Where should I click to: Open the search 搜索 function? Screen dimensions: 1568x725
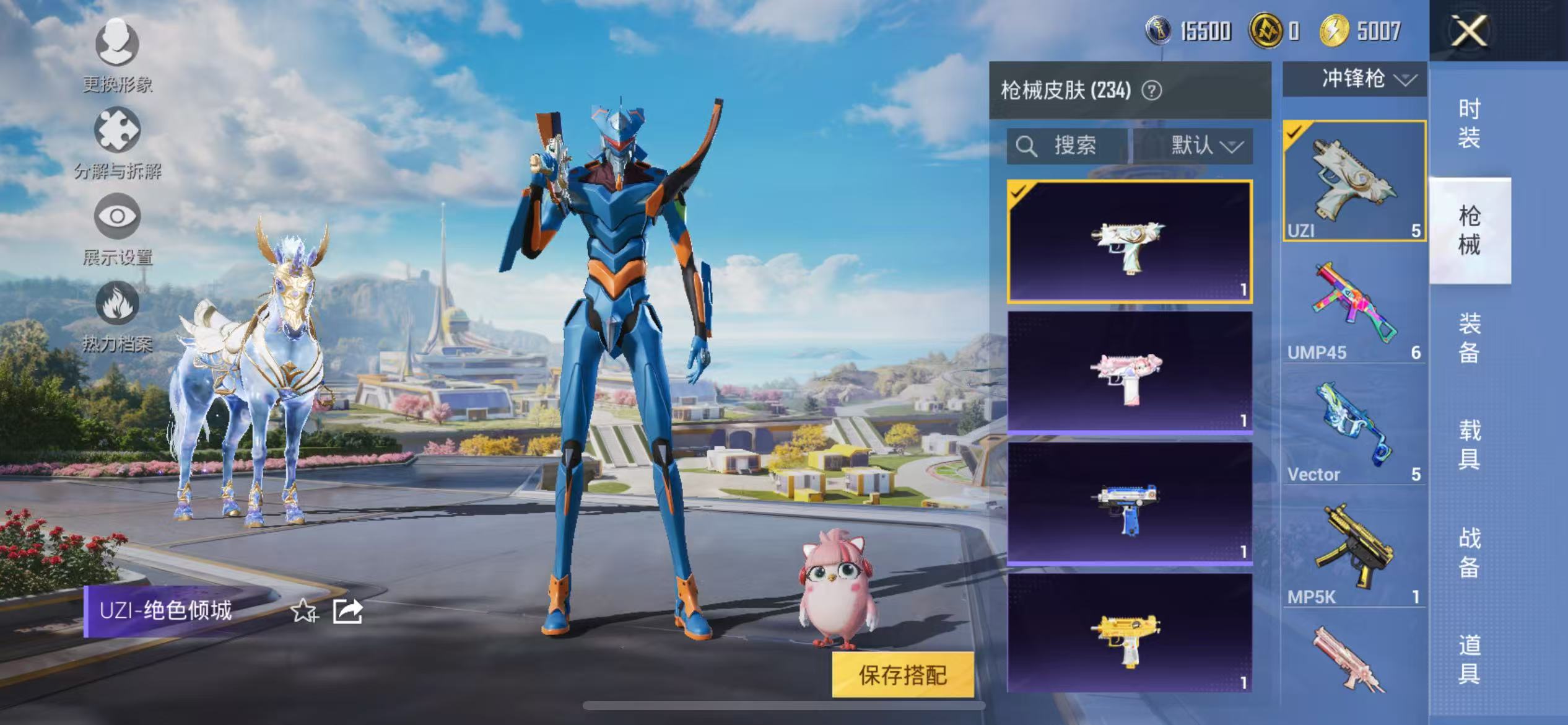[1061, 147]
